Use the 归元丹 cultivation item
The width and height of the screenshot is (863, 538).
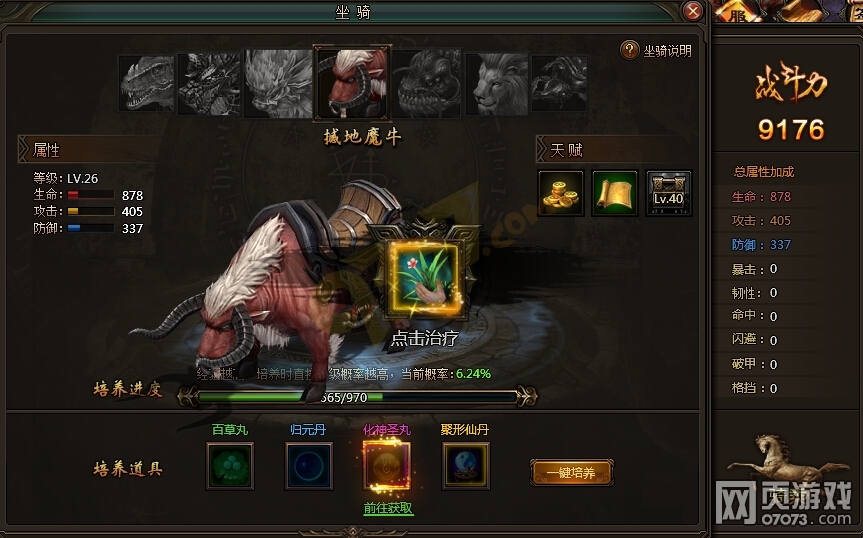pyautogui.click(x=309, y=466)
